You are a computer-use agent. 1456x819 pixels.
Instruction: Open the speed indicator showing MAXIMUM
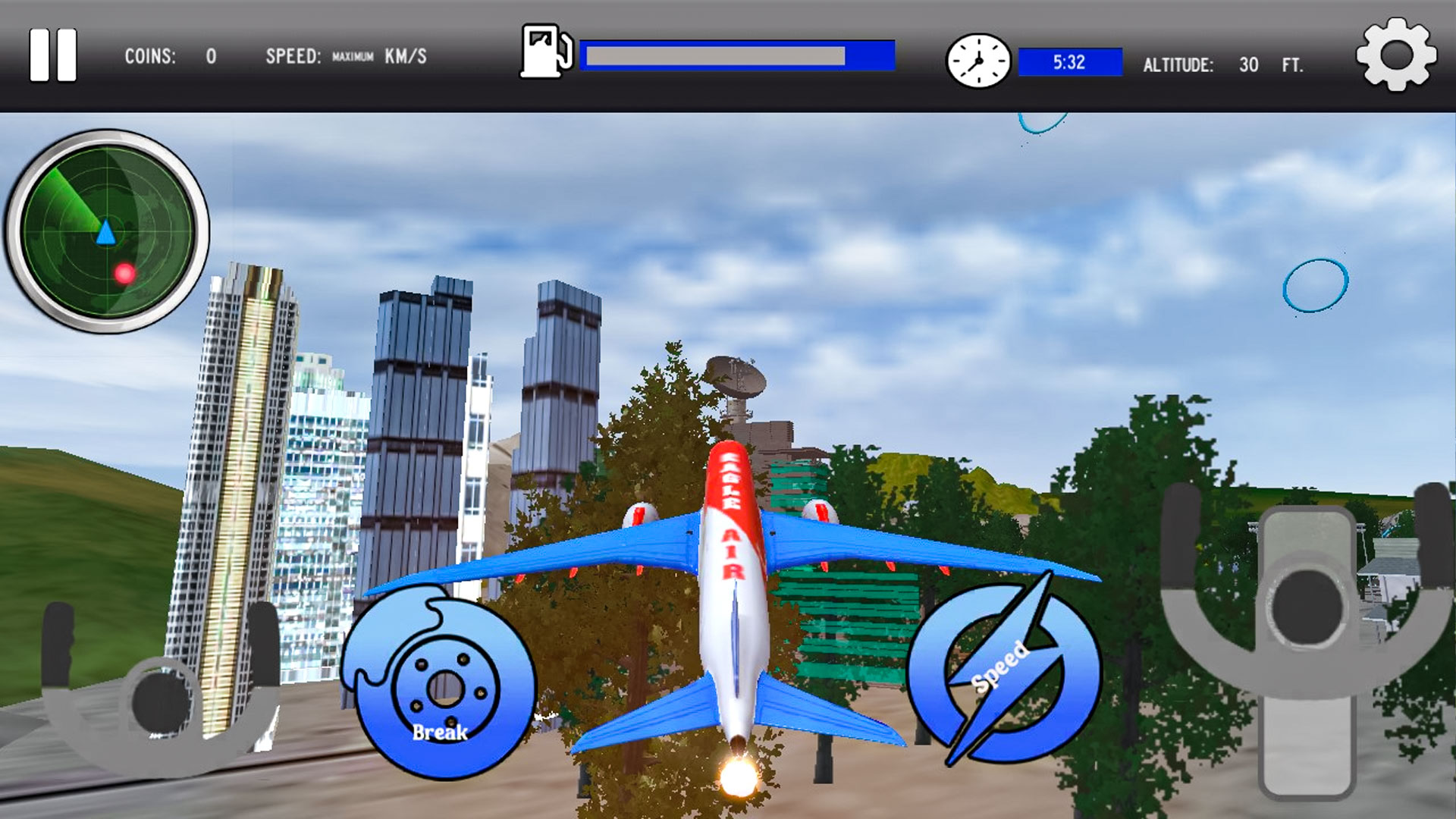[346, 55]
